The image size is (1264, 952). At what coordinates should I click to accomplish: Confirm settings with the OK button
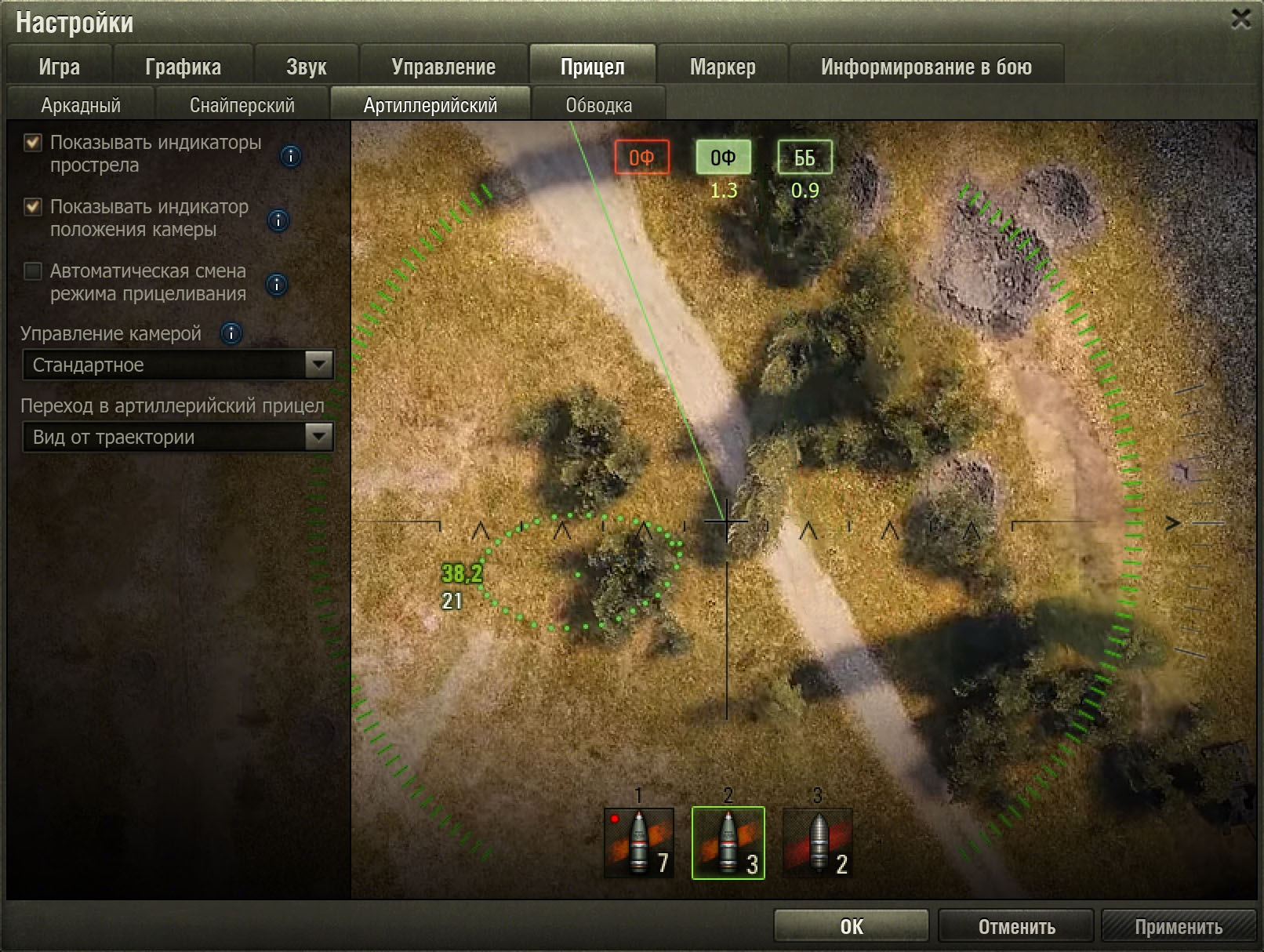coord(851,926)
